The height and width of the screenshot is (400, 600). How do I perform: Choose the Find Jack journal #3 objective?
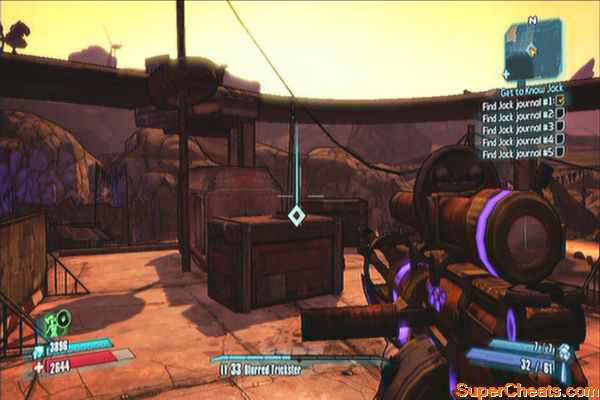(x=516, y=127)
